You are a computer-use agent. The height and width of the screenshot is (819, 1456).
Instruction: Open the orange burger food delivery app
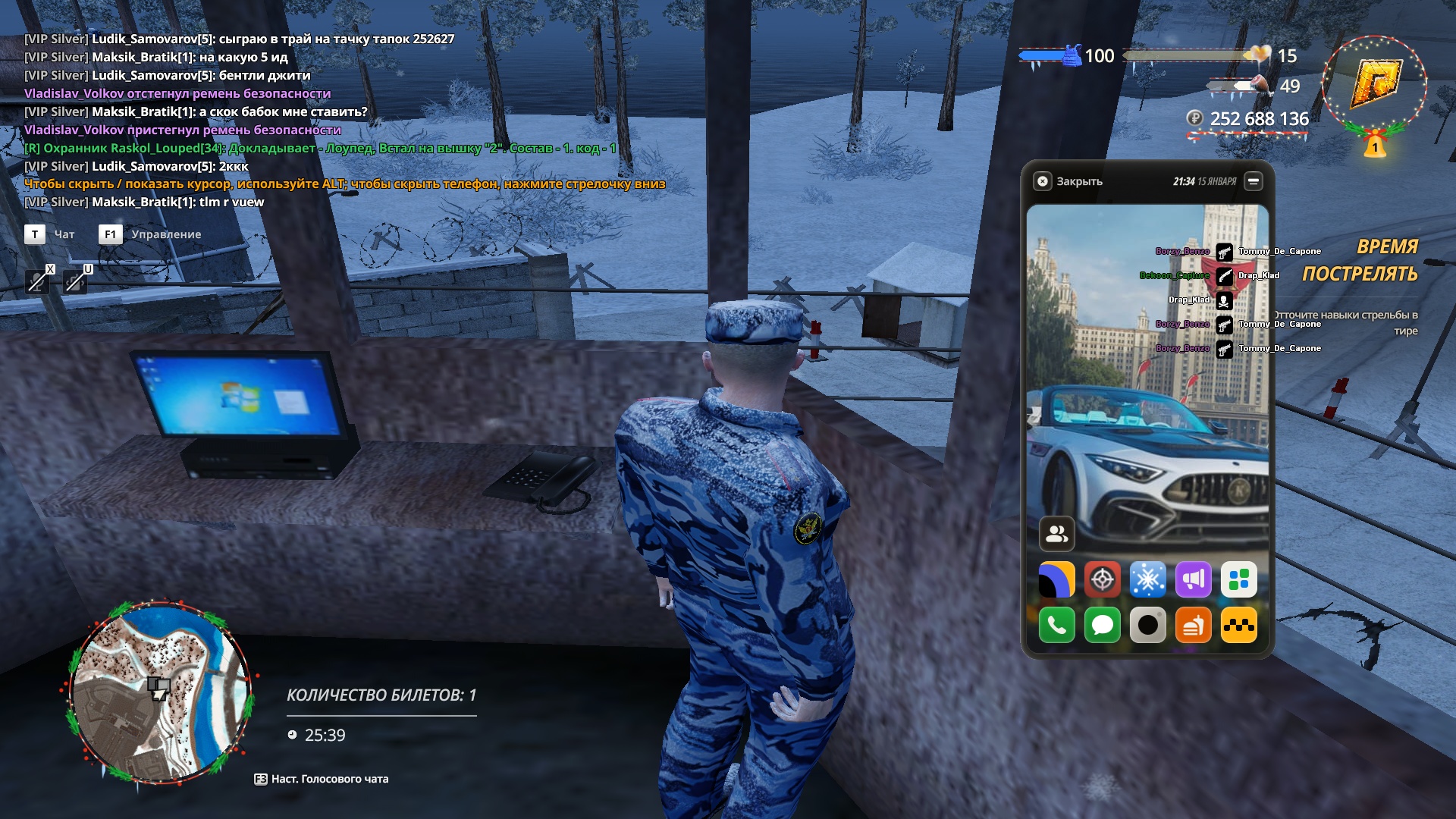pos(1193,626)
